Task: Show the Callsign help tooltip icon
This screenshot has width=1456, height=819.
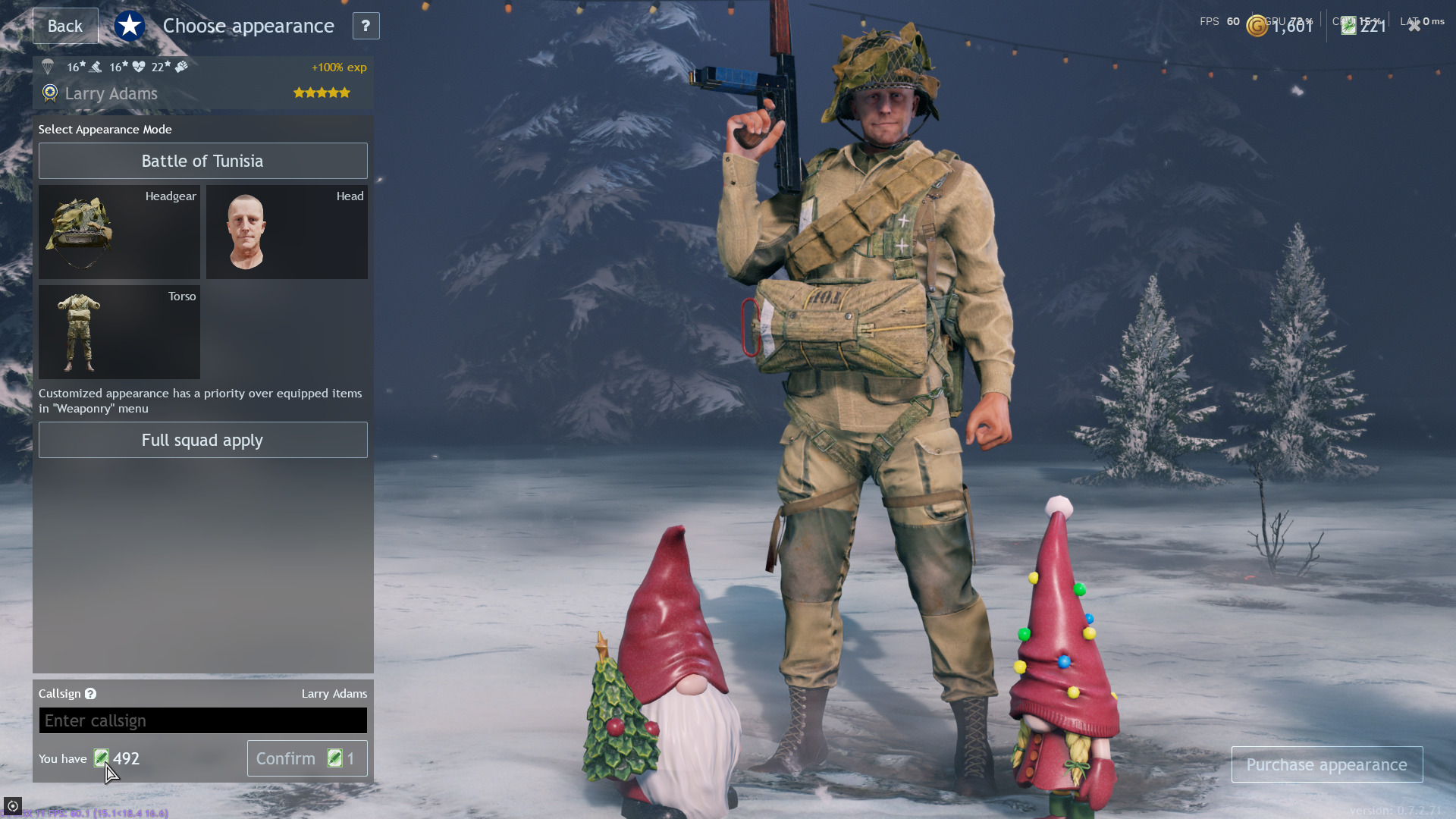Action: 90,694
